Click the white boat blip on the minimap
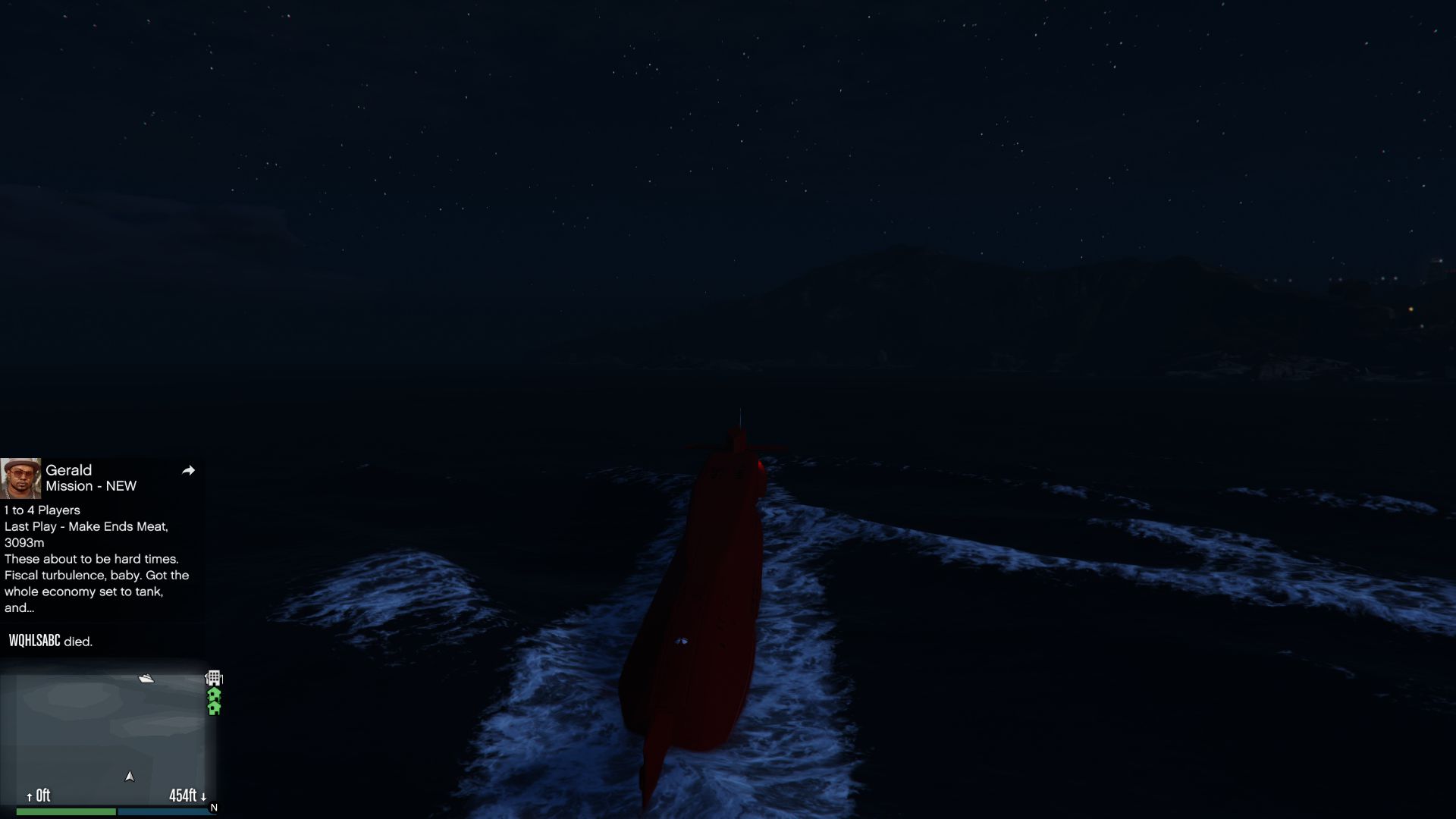Screen dimensions: 1456x819 [x=146, y=679]
